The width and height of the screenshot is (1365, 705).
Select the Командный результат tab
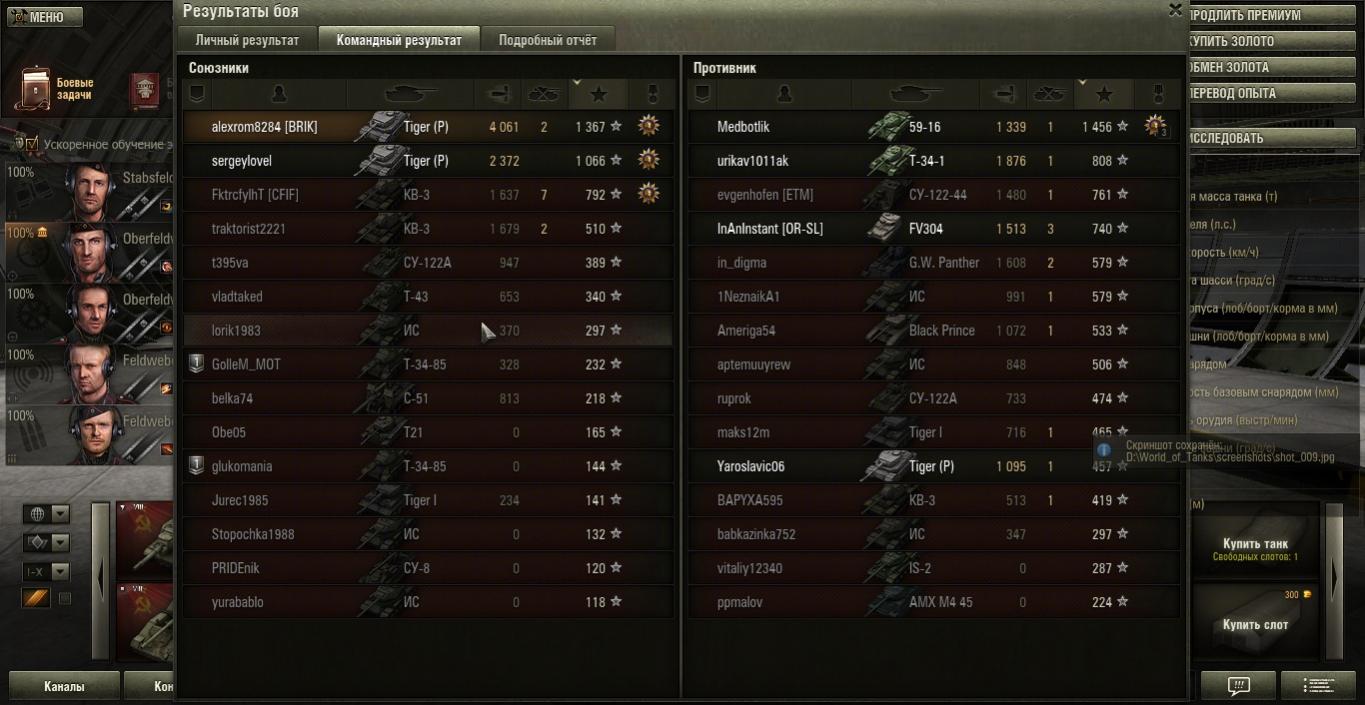pyautogui.click(x=399, y=40)
